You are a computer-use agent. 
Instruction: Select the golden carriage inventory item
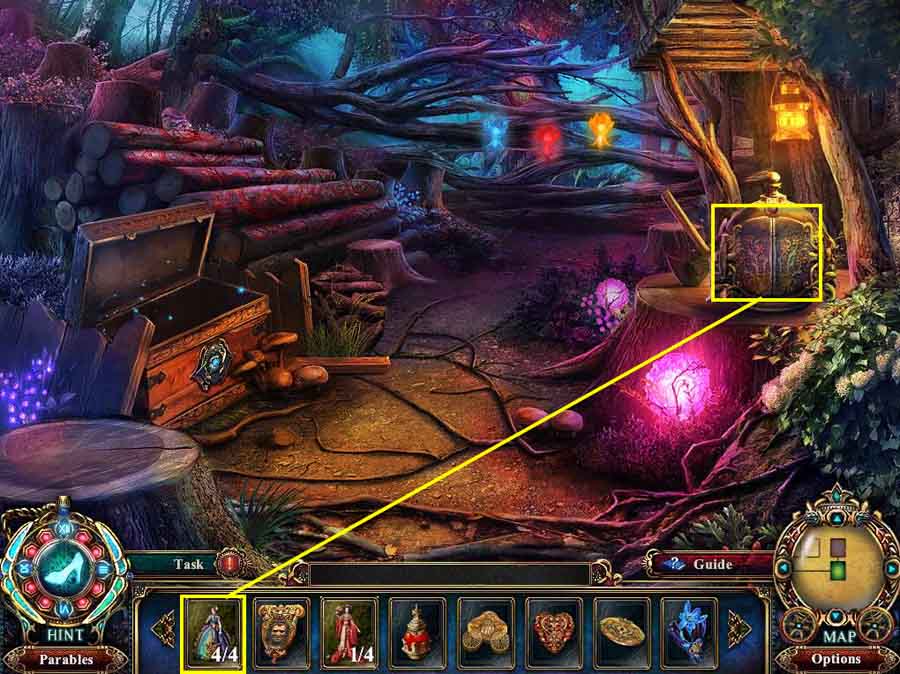[x=486, y=632]
